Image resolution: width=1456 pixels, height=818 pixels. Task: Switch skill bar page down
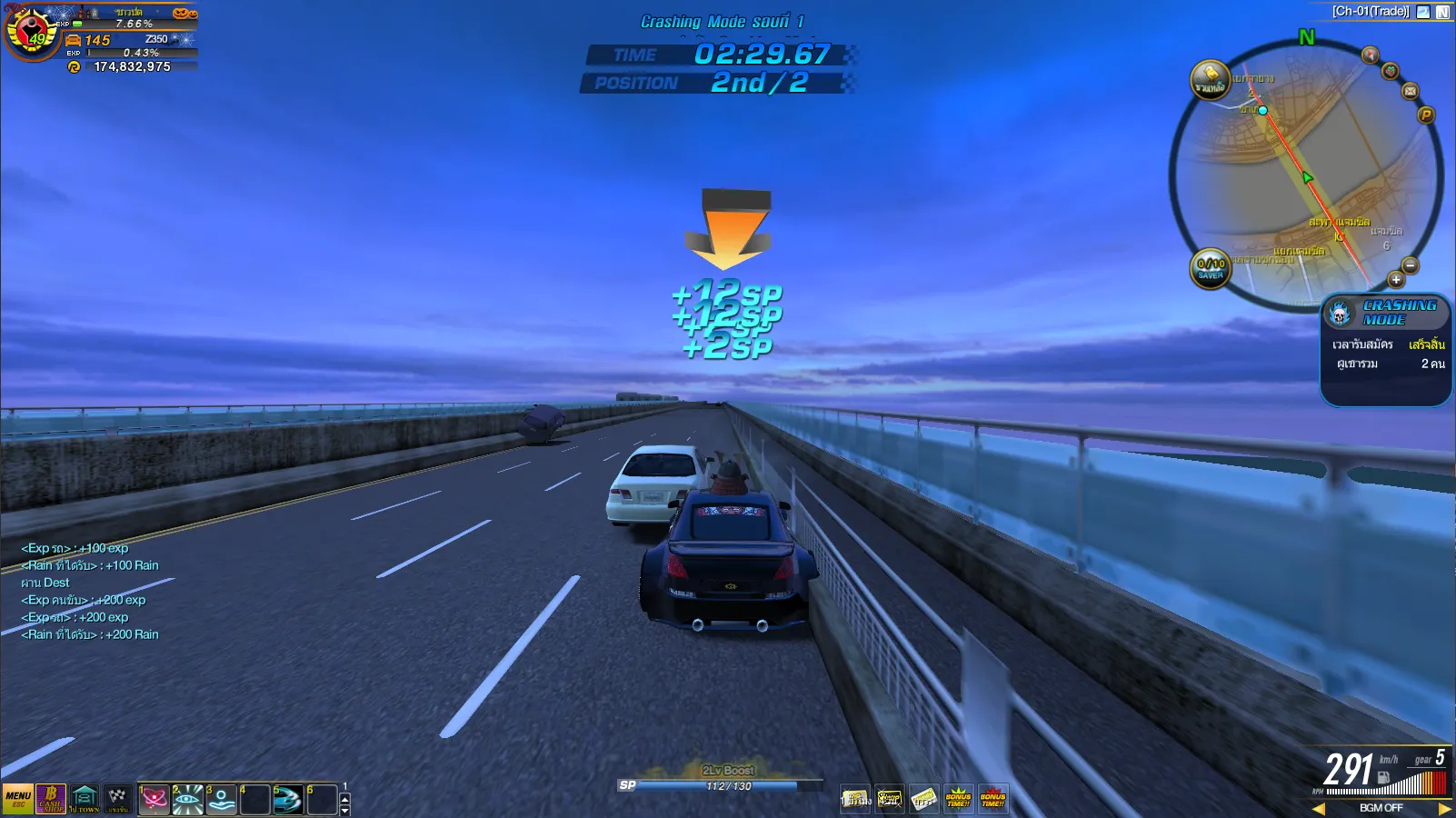(344, 810)
